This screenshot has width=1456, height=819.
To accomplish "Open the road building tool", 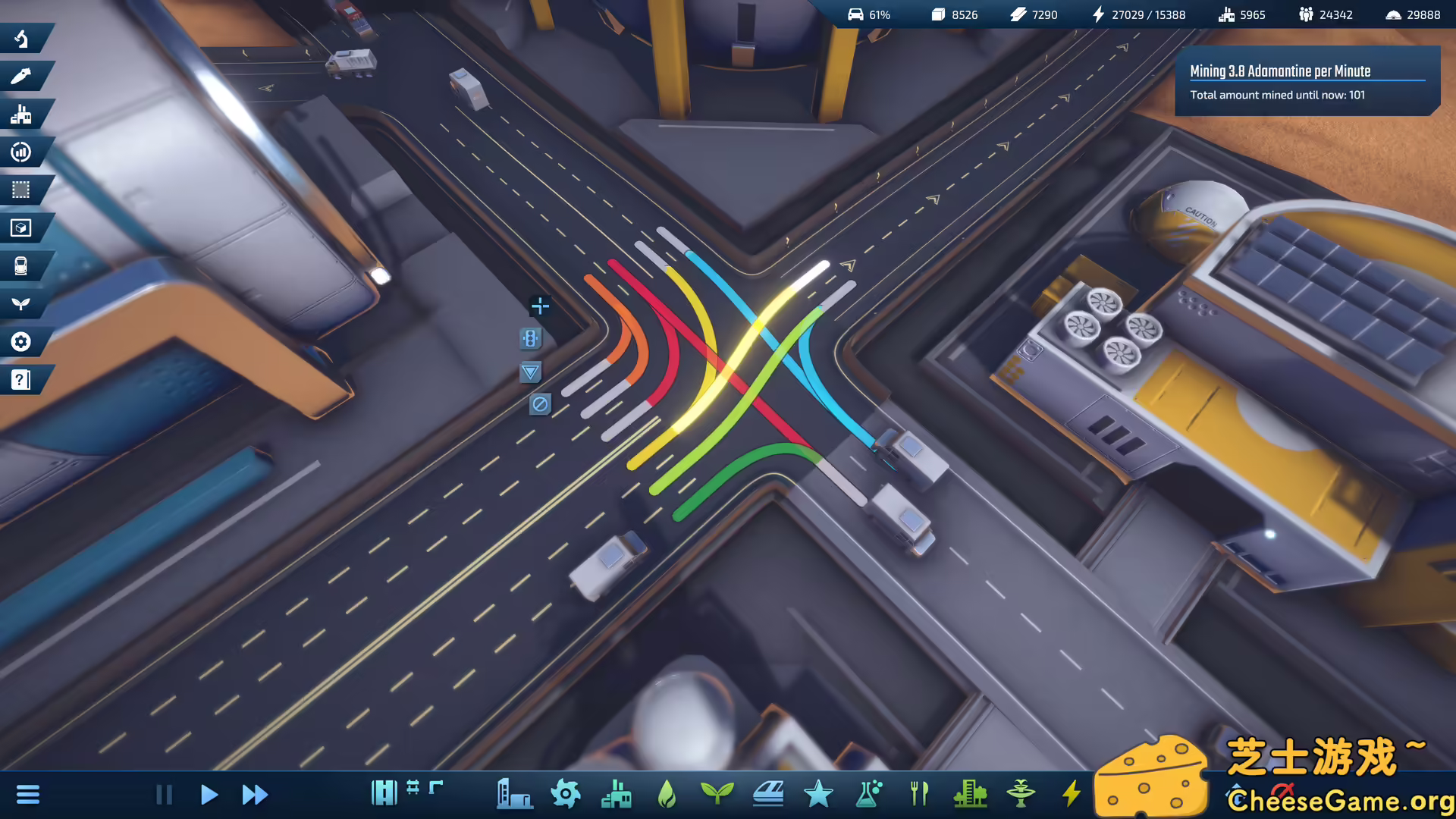I will [384, 793].
